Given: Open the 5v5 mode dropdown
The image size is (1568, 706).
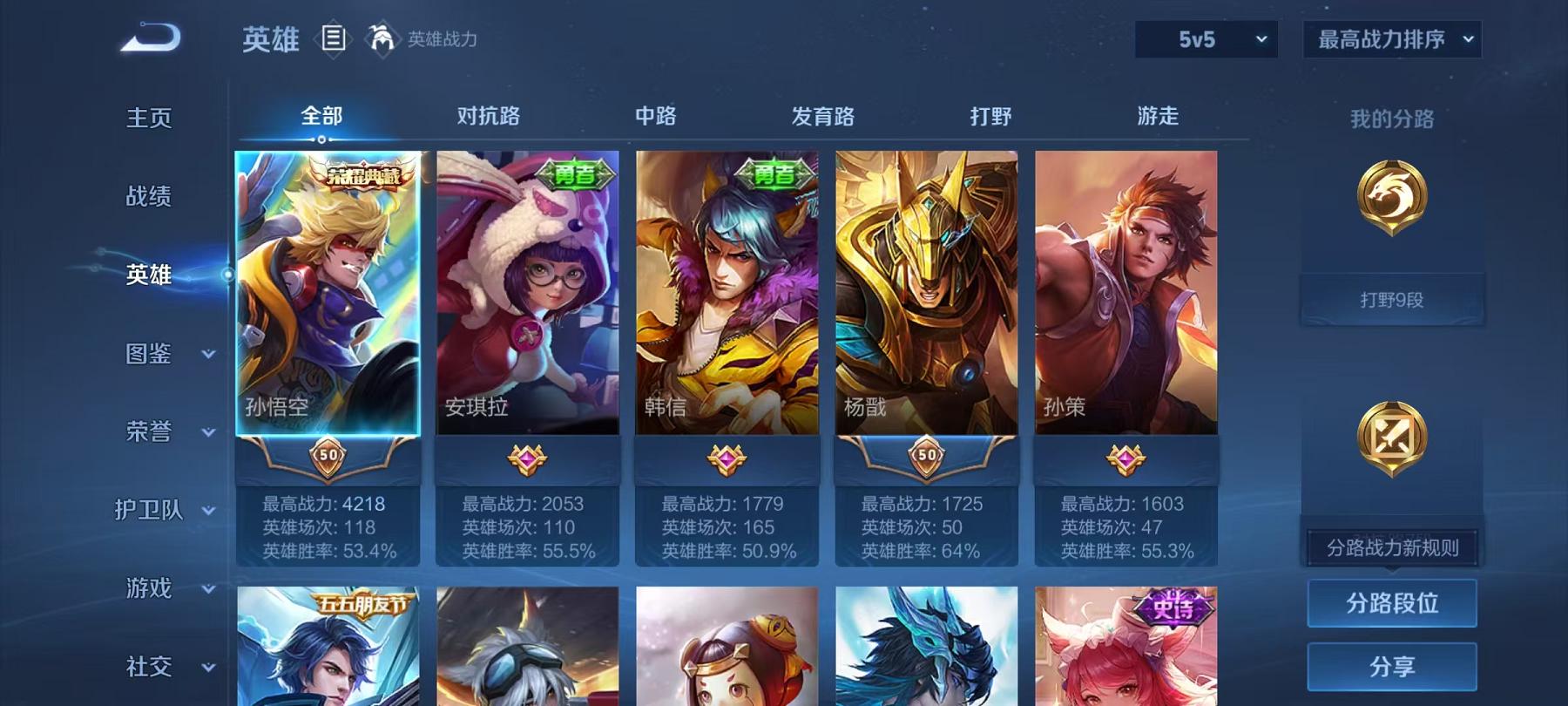Looking at the screenshot, I should pos(1206,38).
